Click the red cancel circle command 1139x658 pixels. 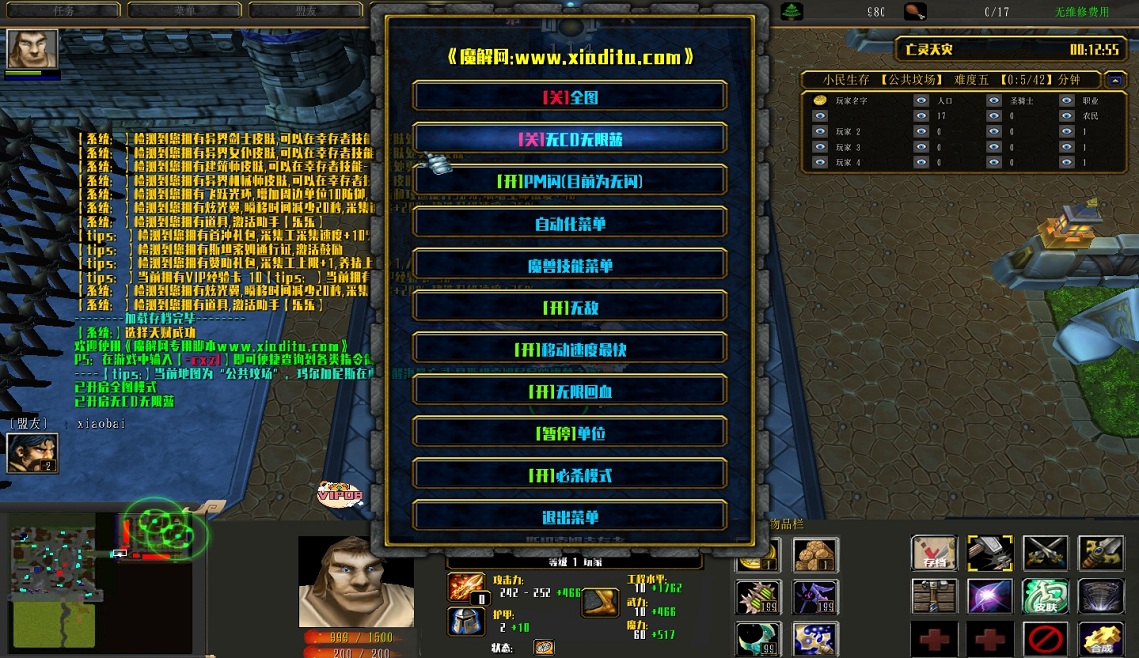pos(1045,638)
